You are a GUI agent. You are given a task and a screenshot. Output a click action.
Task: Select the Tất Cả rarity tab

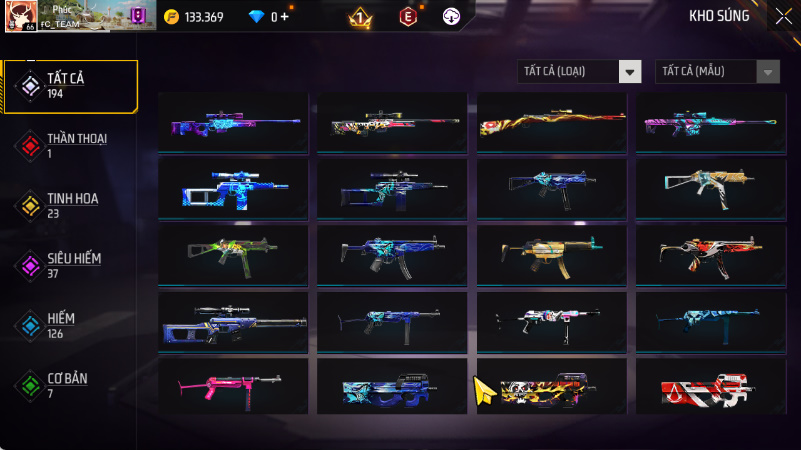(70, 85)
